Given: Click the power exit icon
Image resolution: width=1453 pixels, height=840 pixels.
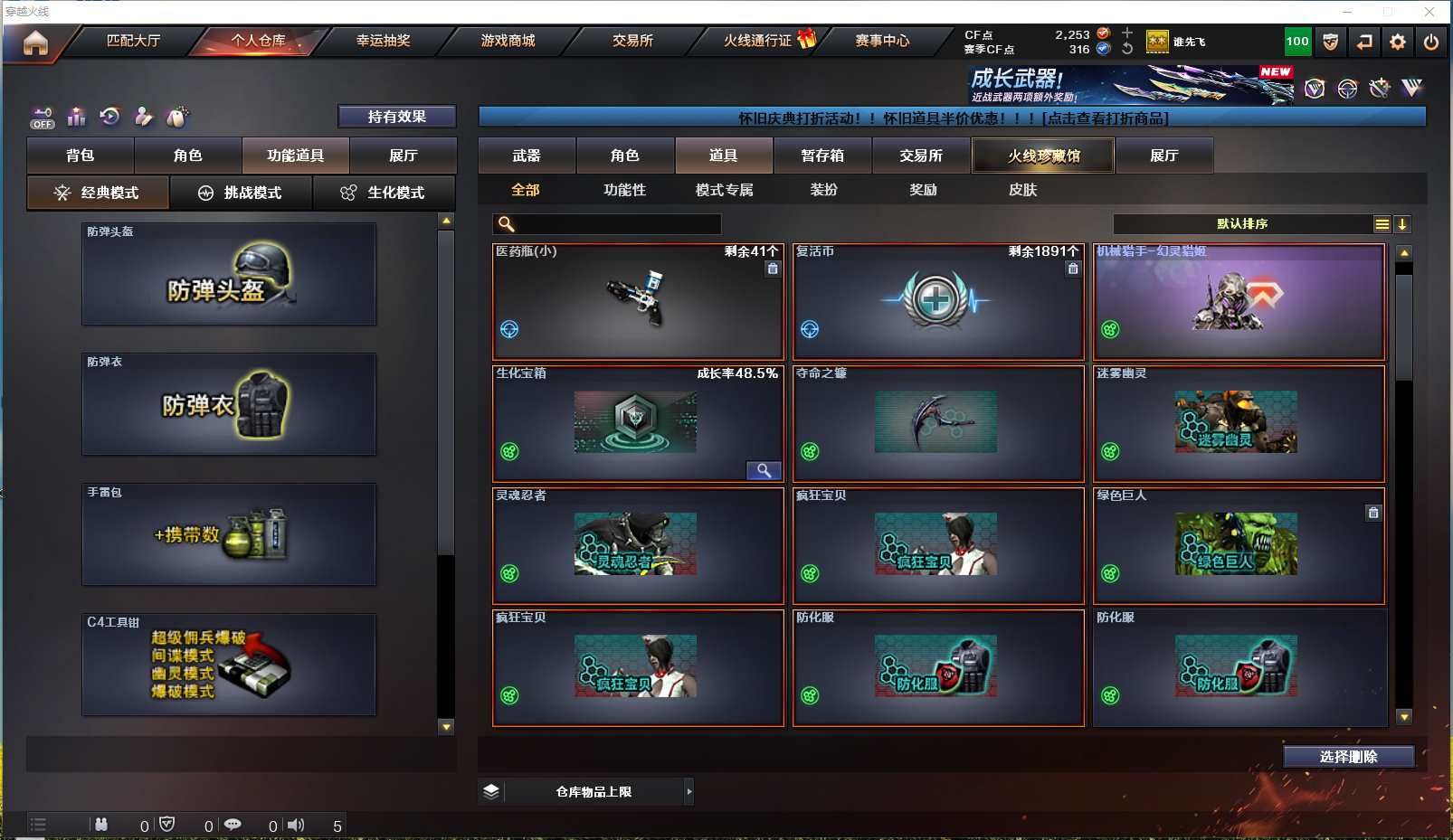Looking at the screenshot, I should pos(1430,42).
